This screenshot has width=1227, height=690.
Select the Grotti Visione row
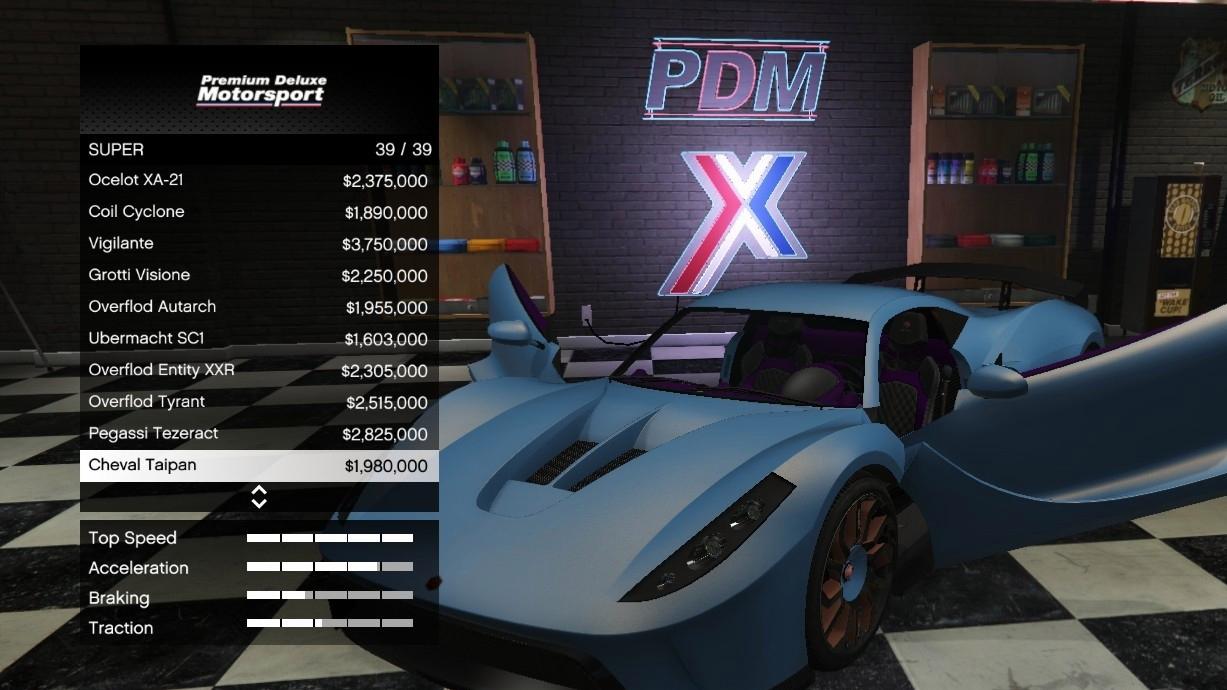pyautogui.click(x=258, y=275)
